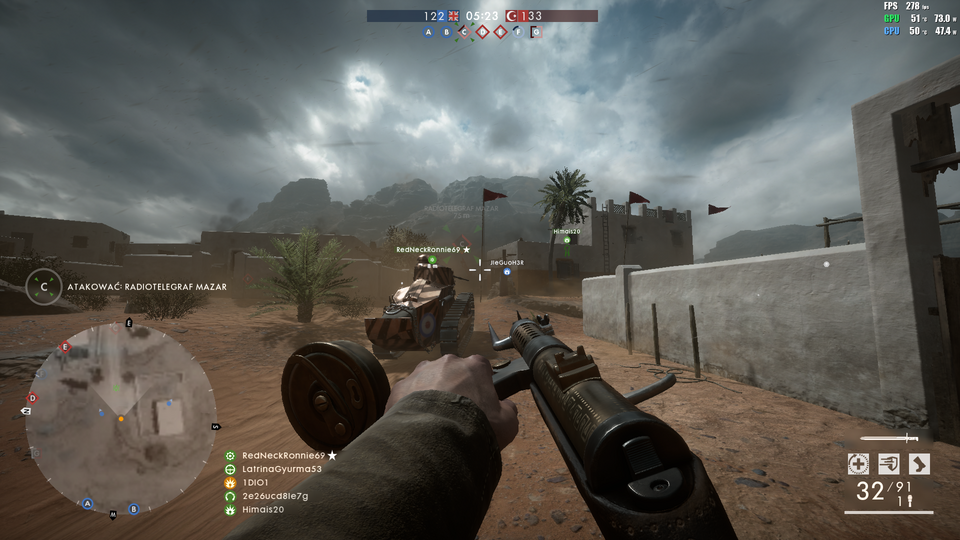Click the highlighted objective C flag icon
This screenshot has height=540, width=960.
point(464,32)
